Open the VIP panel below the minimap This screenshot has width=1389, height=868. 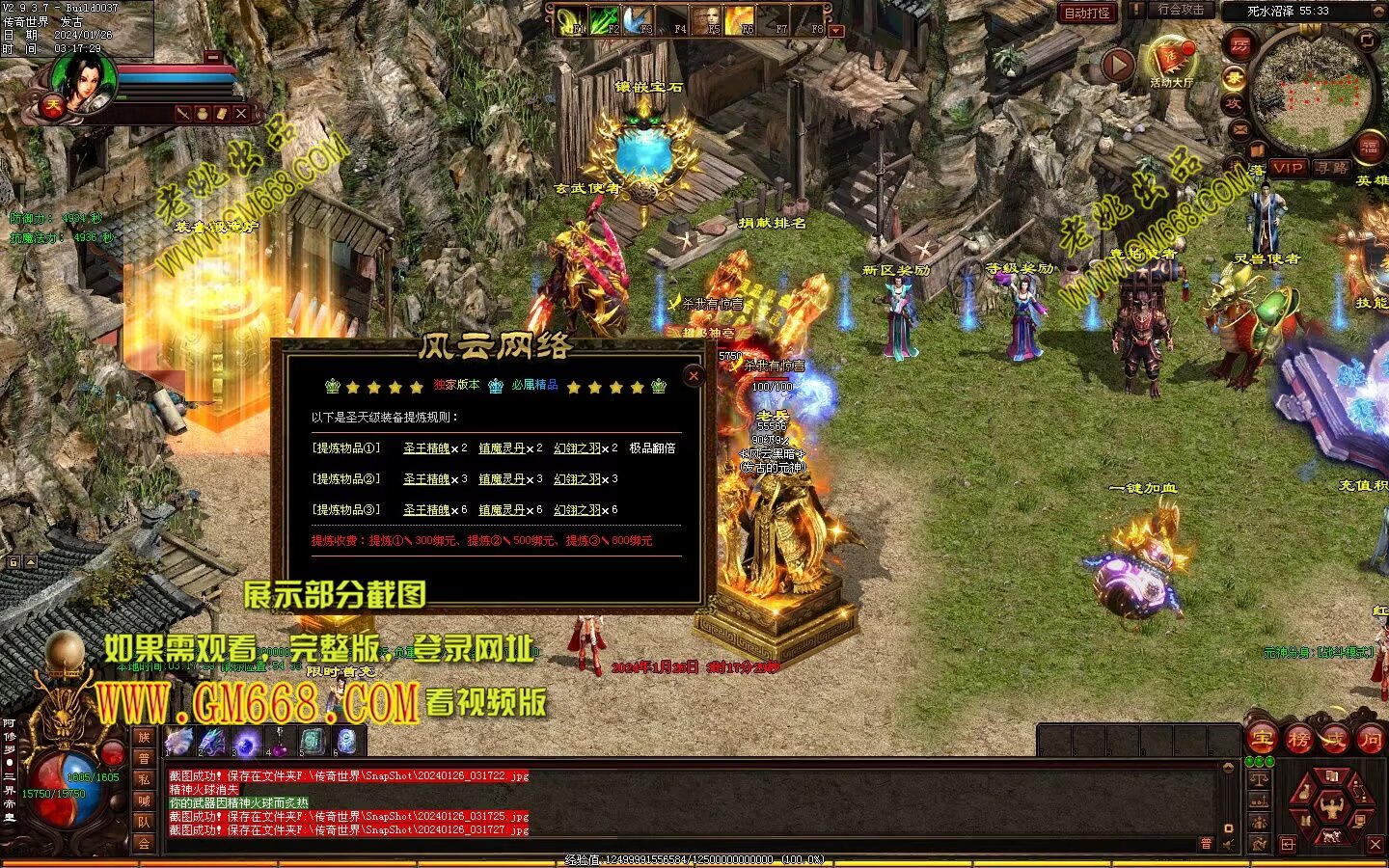[1288, 168]
